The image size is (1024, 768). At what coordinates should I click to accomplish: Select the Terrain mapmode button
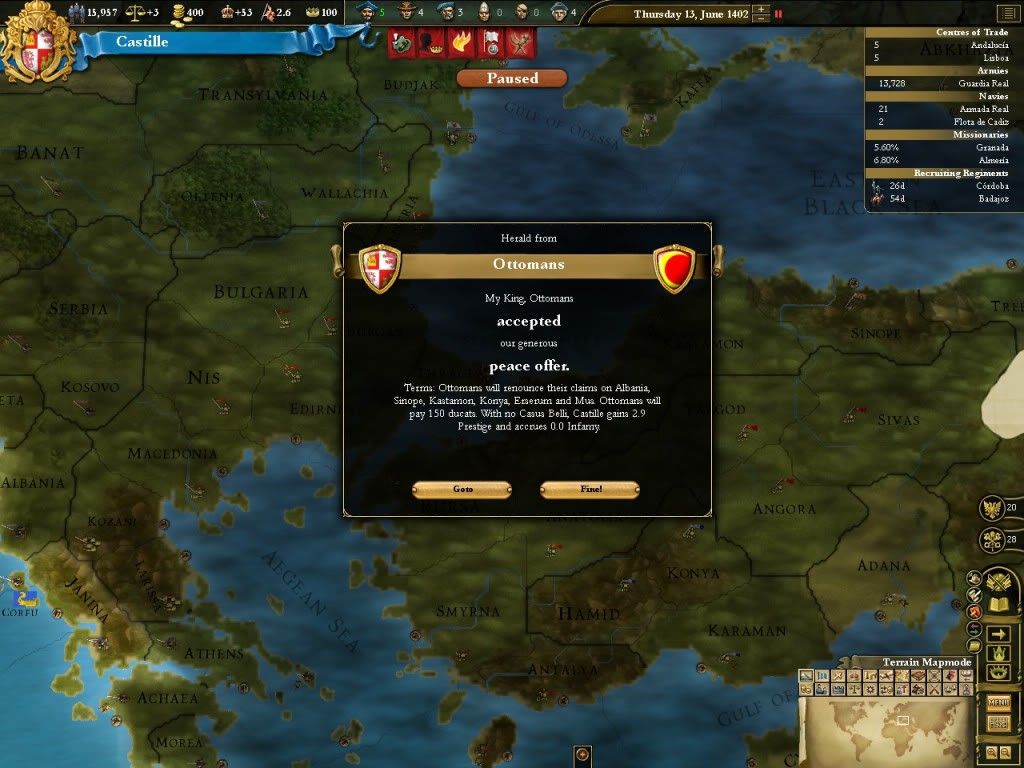(x=807, y=677)
